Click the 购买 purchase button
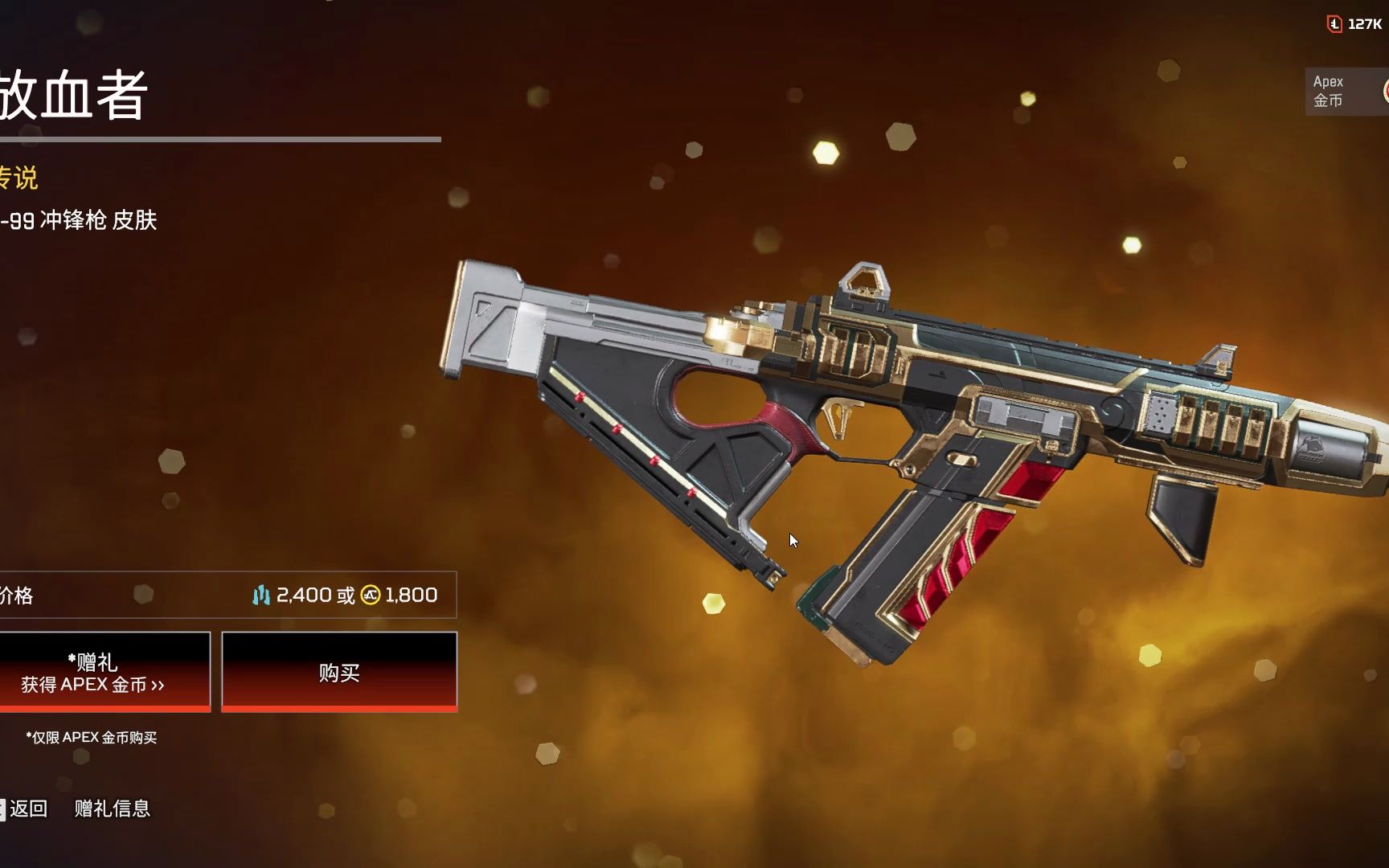The image size is (1389, 868). tap(338, 672)
